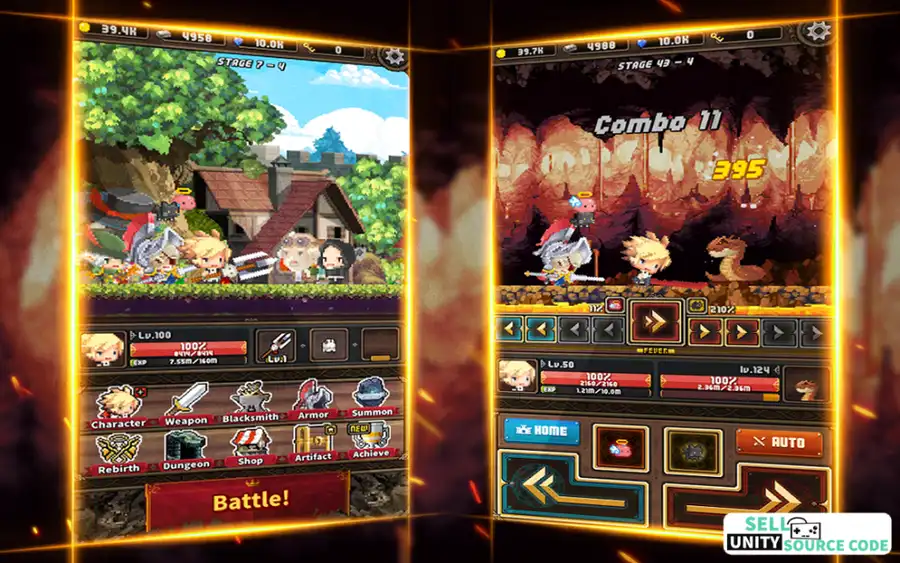Toggle the Auto battle button

coord(779,443)
